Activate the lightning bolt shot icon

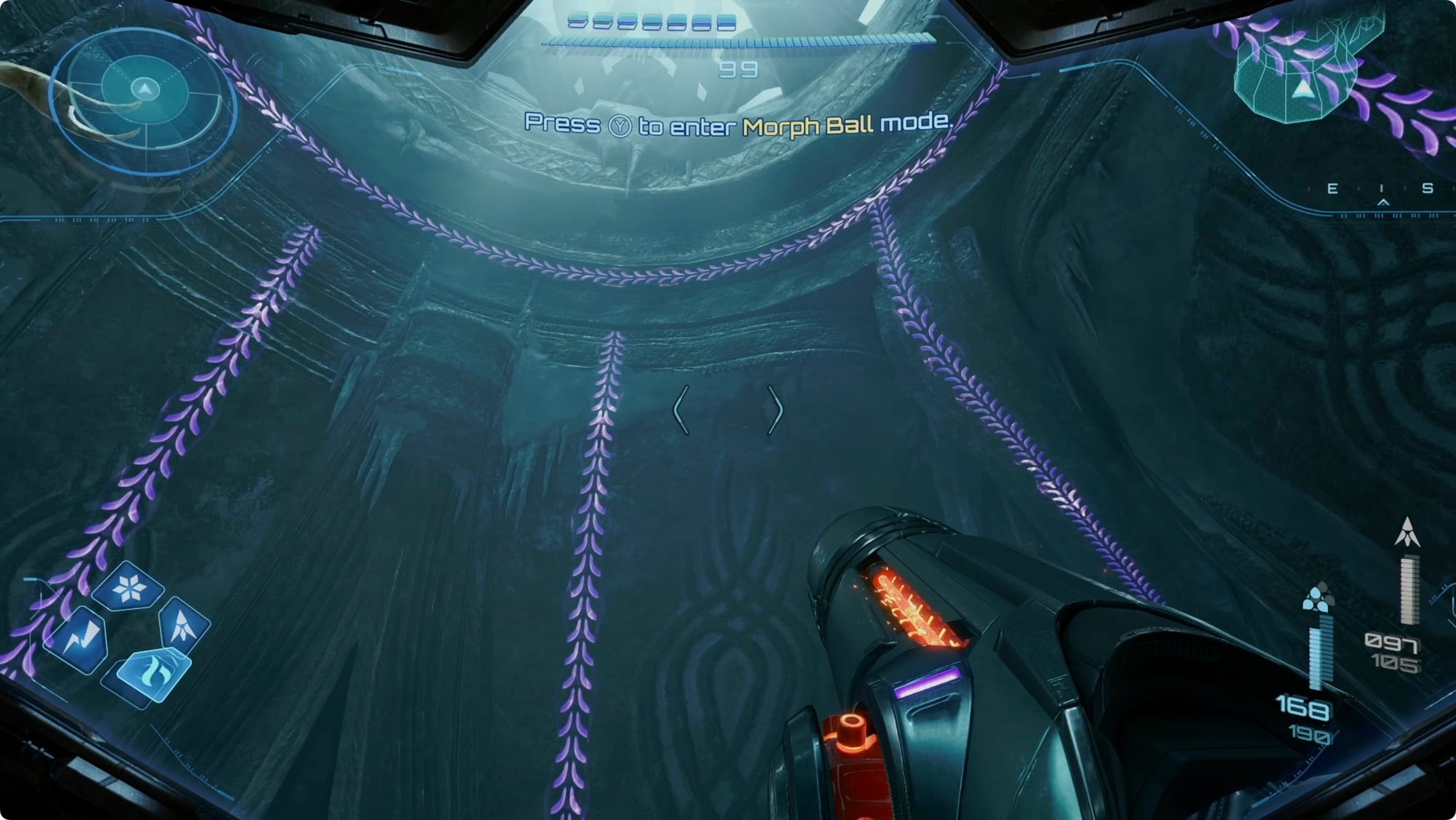point(79,640)
